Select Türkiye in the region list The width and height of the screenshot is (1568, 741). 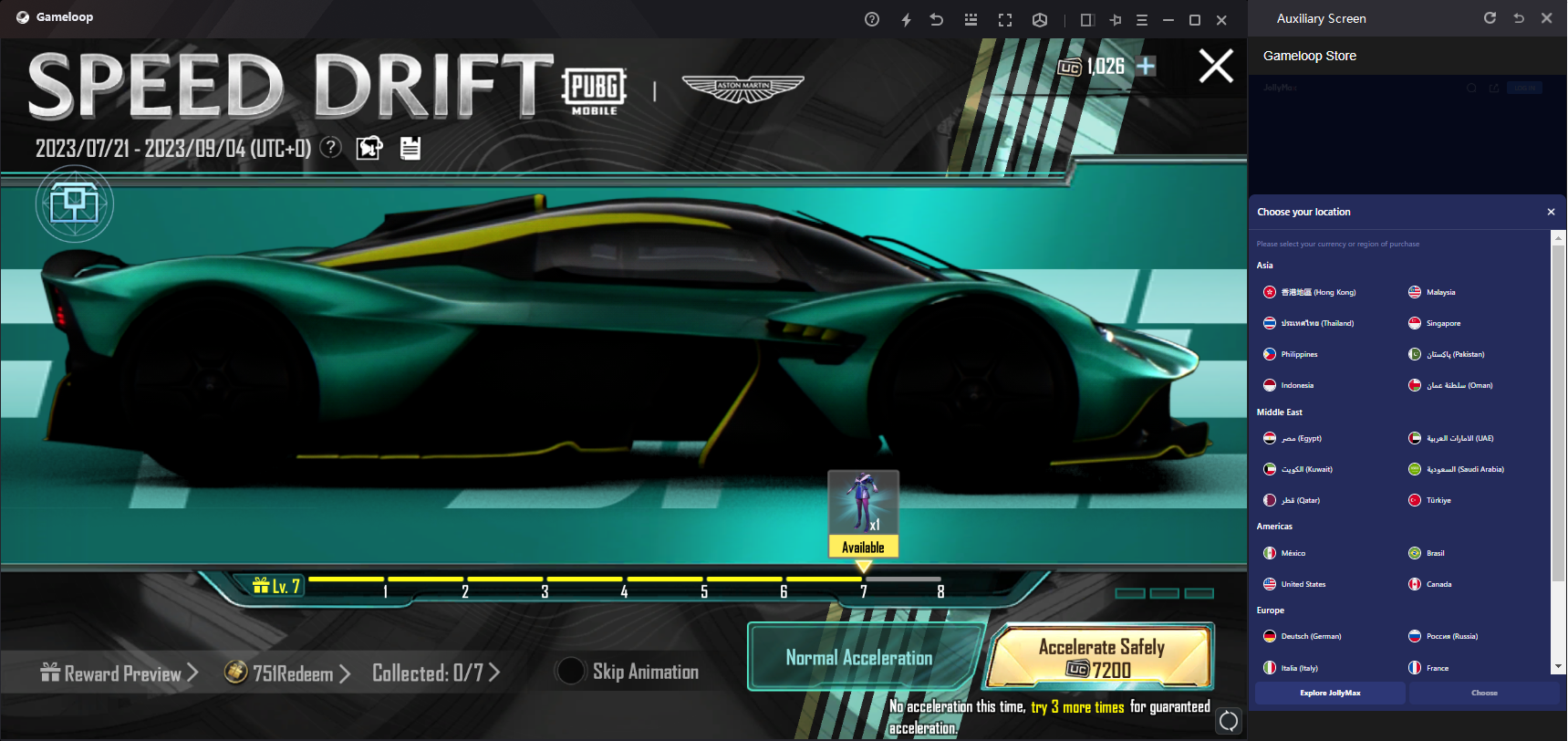[x=1438, y=500]
